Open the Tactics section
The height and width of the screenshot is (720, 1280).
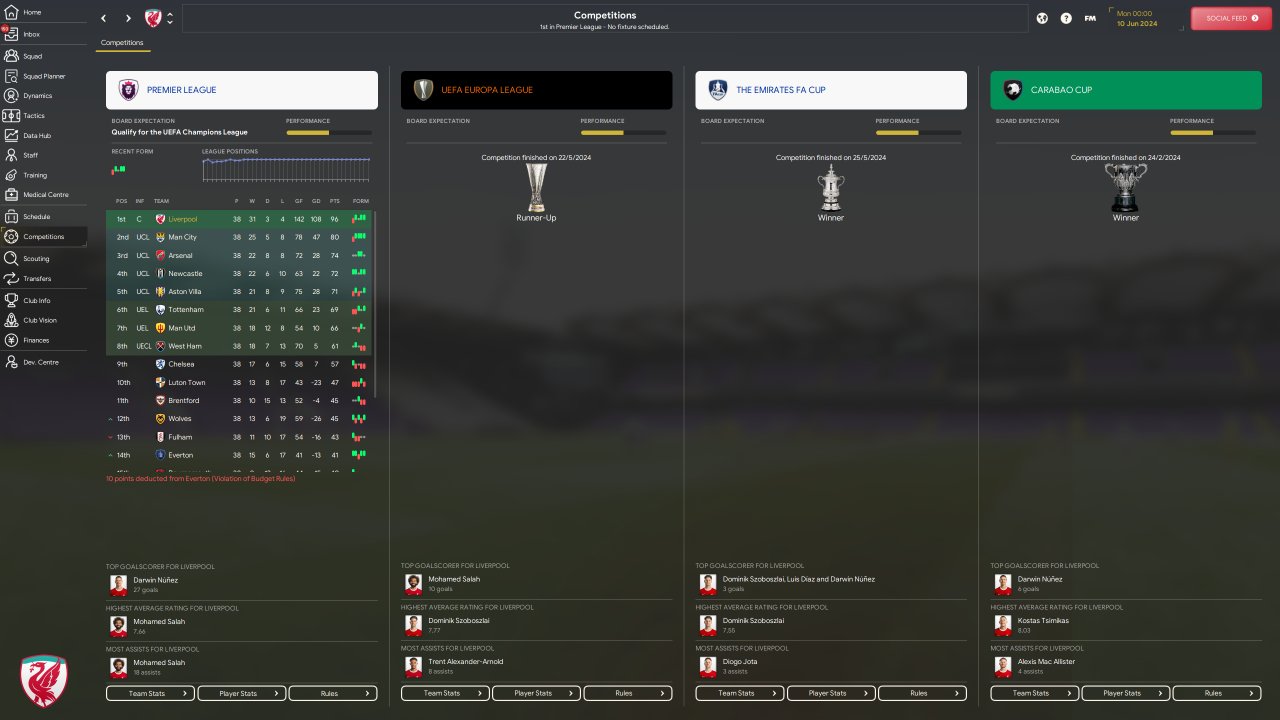pos(33,116)
